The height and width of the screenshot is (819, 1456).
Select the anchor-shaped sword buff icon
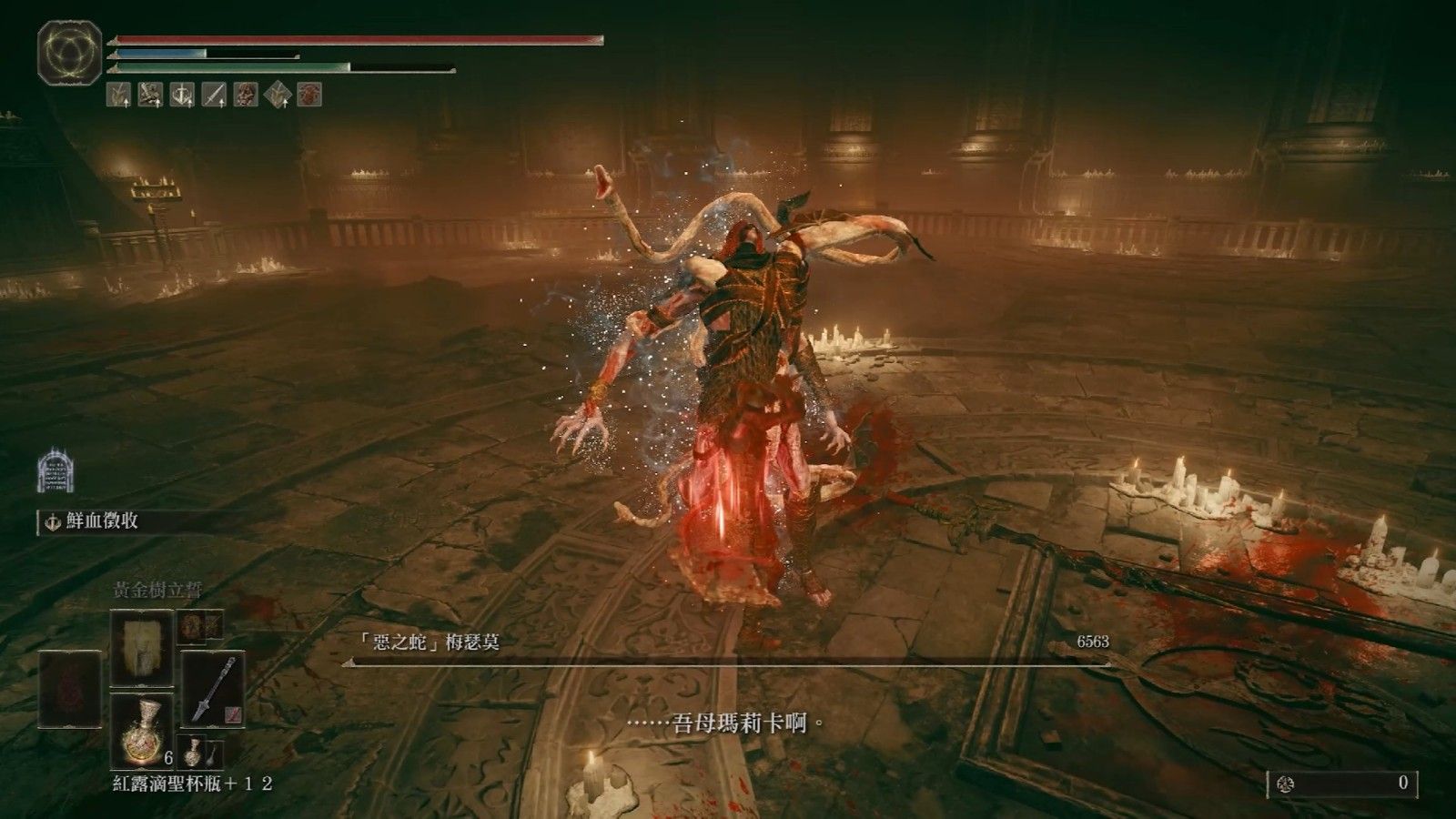pos(182,94)
